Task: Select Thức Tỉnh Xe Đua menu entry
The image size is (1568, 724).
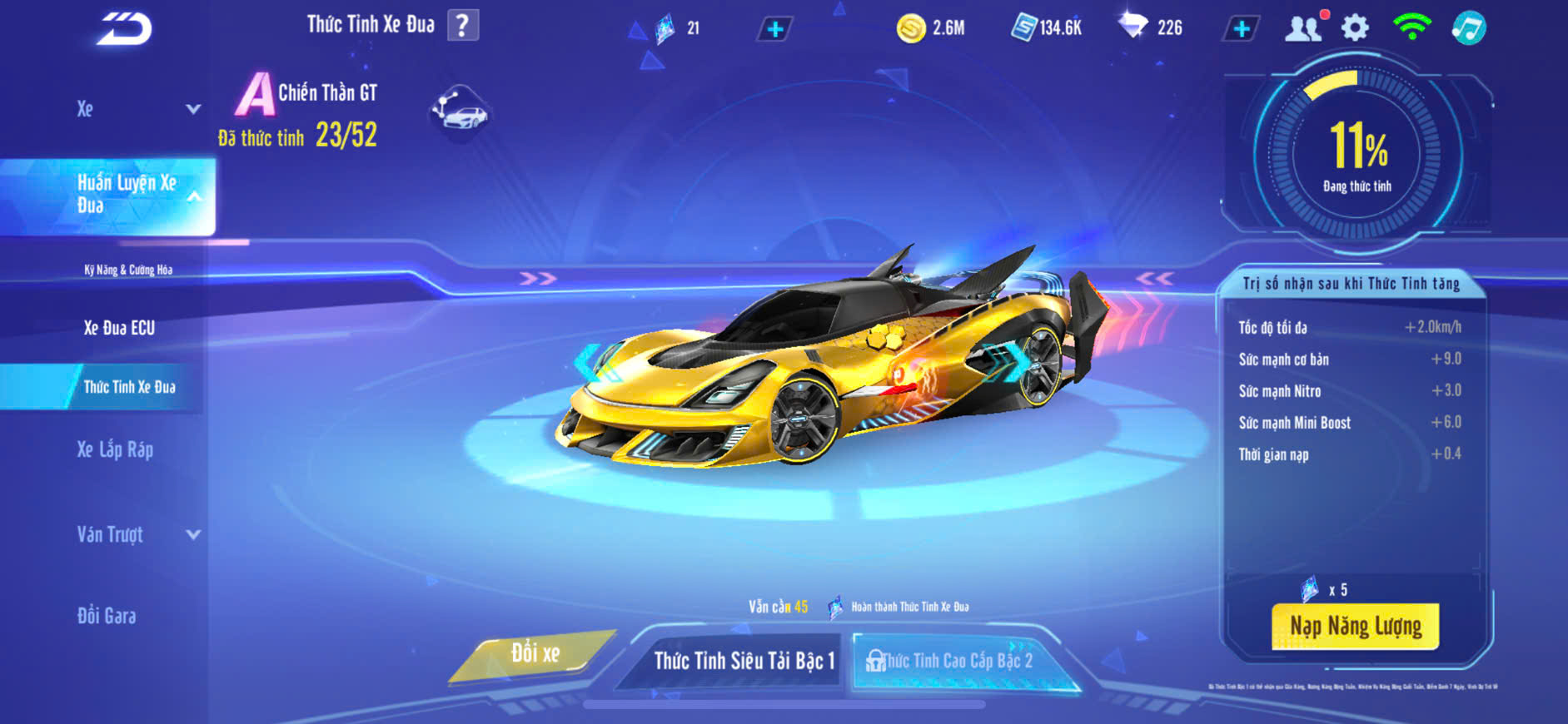Action: coord(129,387)
